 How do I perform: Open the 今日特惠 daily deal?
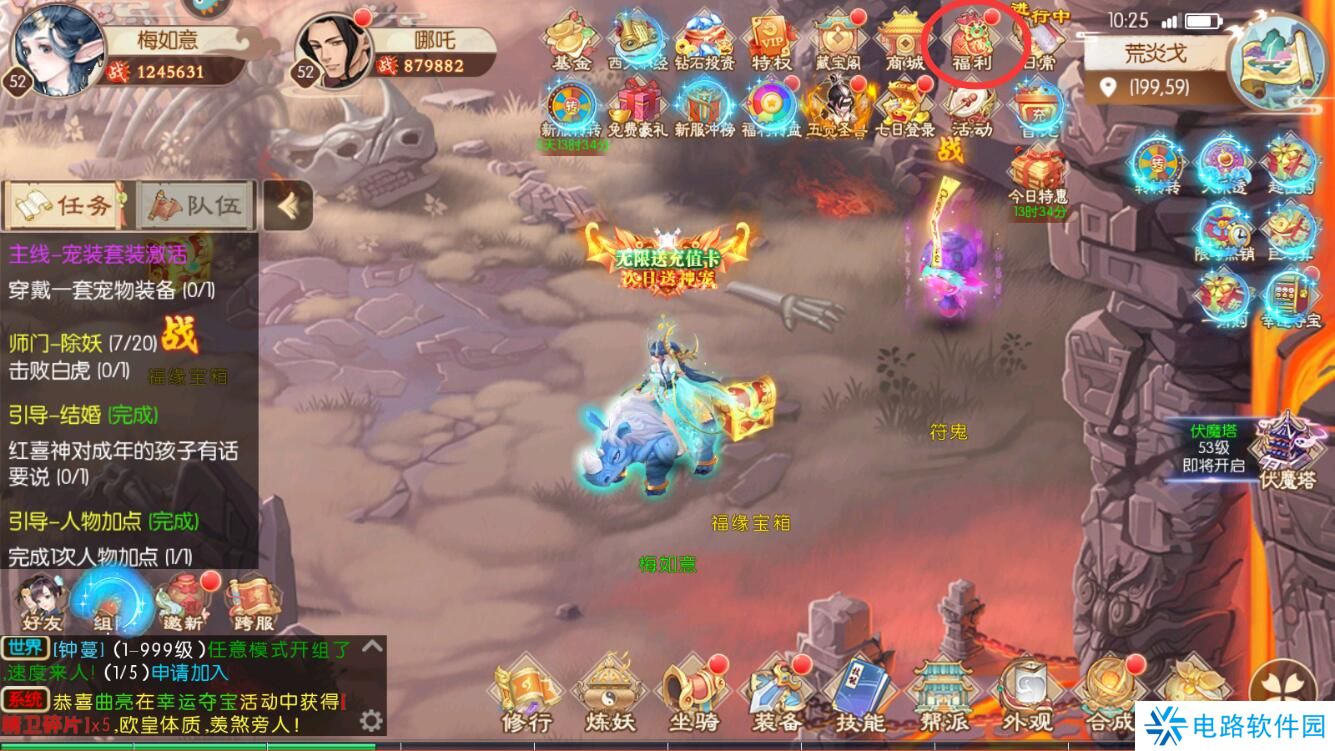point(1037,176)
